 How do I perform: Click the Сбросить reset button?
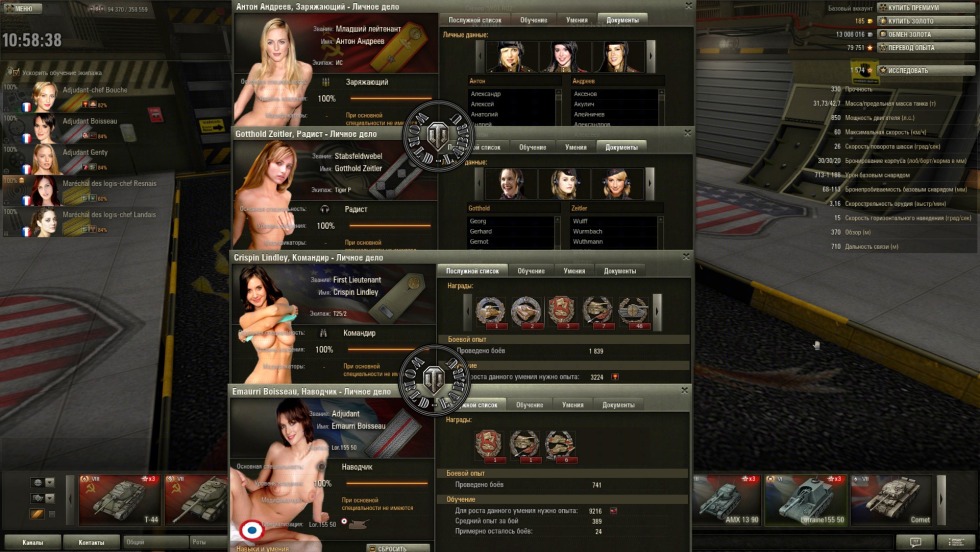tap(398, 548)
